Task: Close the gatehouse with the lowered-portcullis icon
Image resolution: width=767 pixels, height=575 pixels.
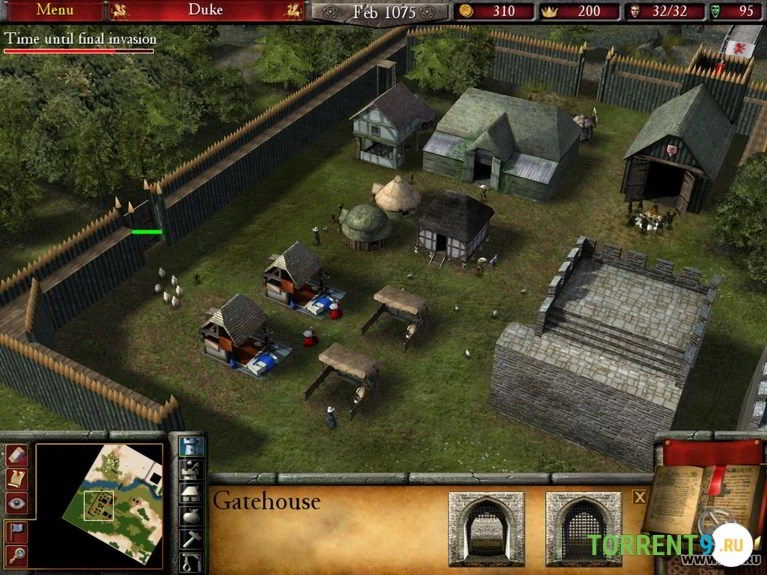Action: click(x=581, y=527)
